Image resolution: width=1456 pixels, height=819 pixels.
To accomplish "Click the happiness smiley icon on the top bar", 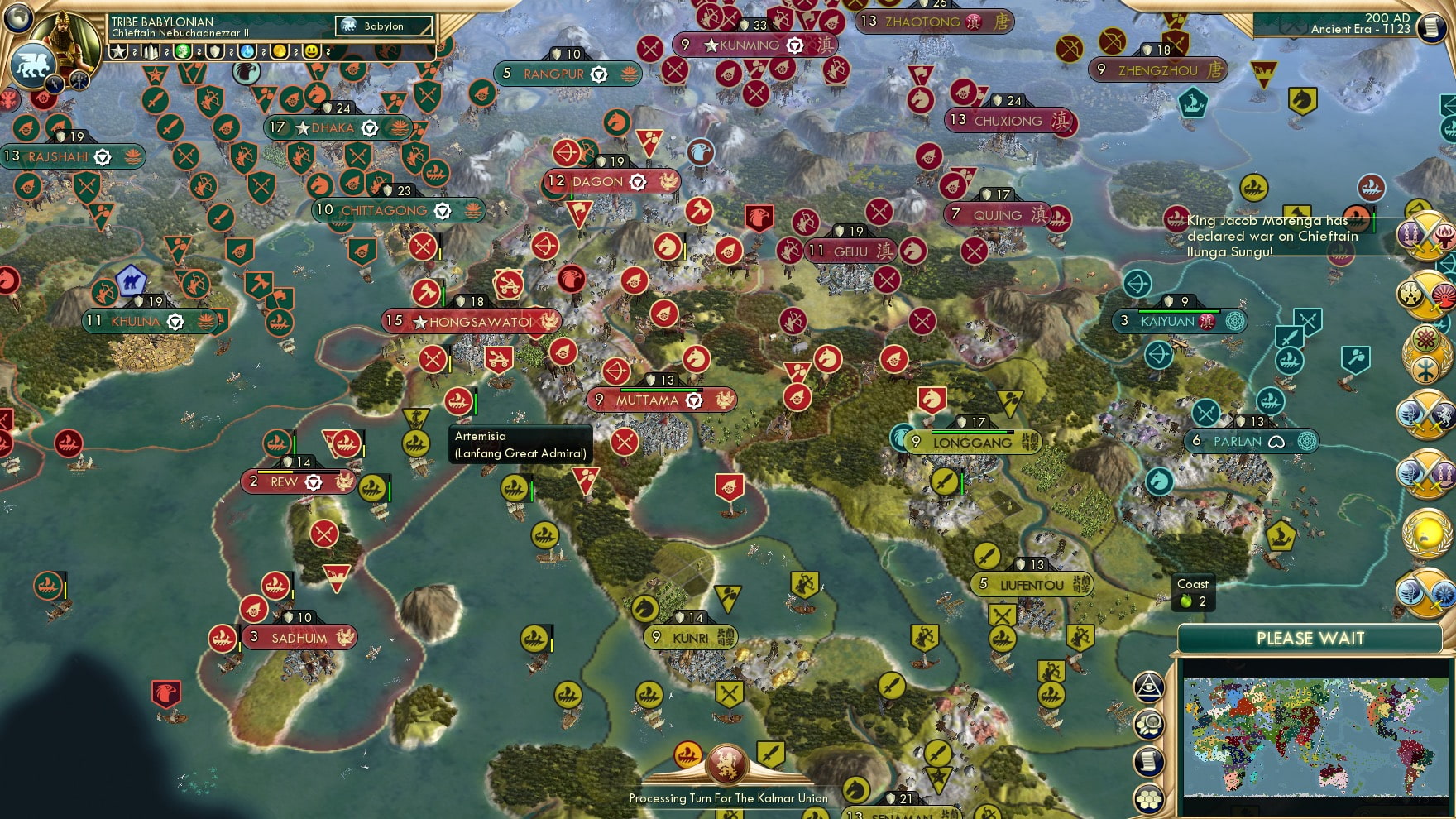I will click(x=312, y=51).
